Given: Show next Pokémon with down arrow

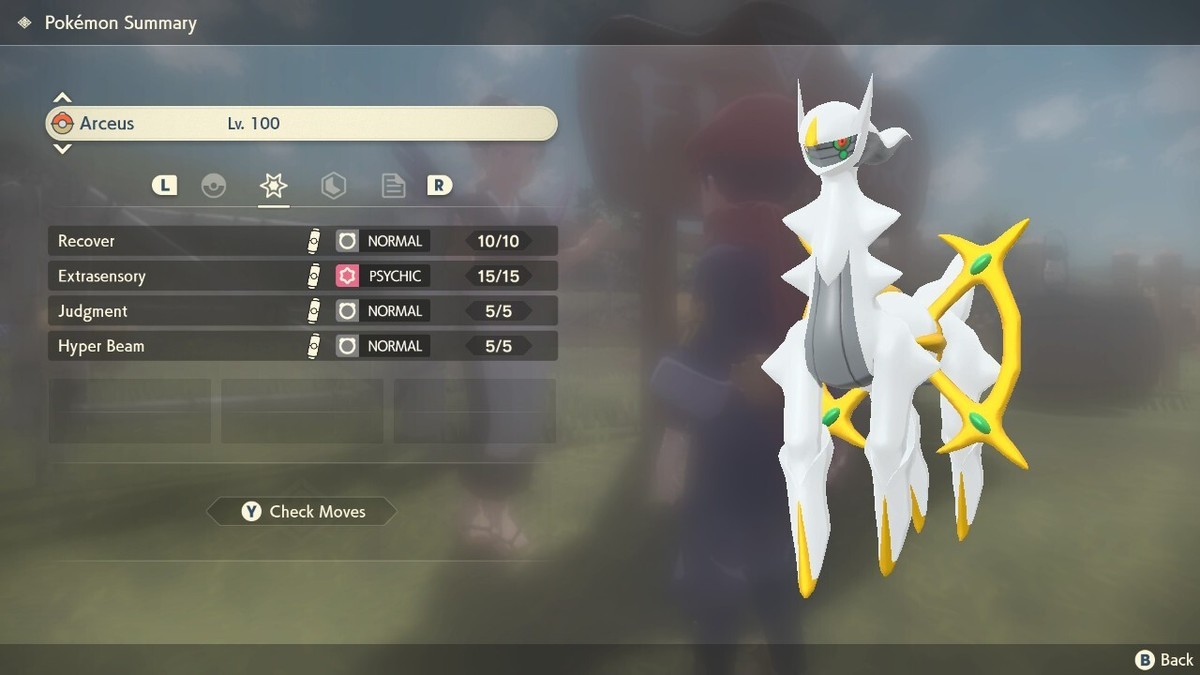Looking at the screenshot, I should point(62,149).
